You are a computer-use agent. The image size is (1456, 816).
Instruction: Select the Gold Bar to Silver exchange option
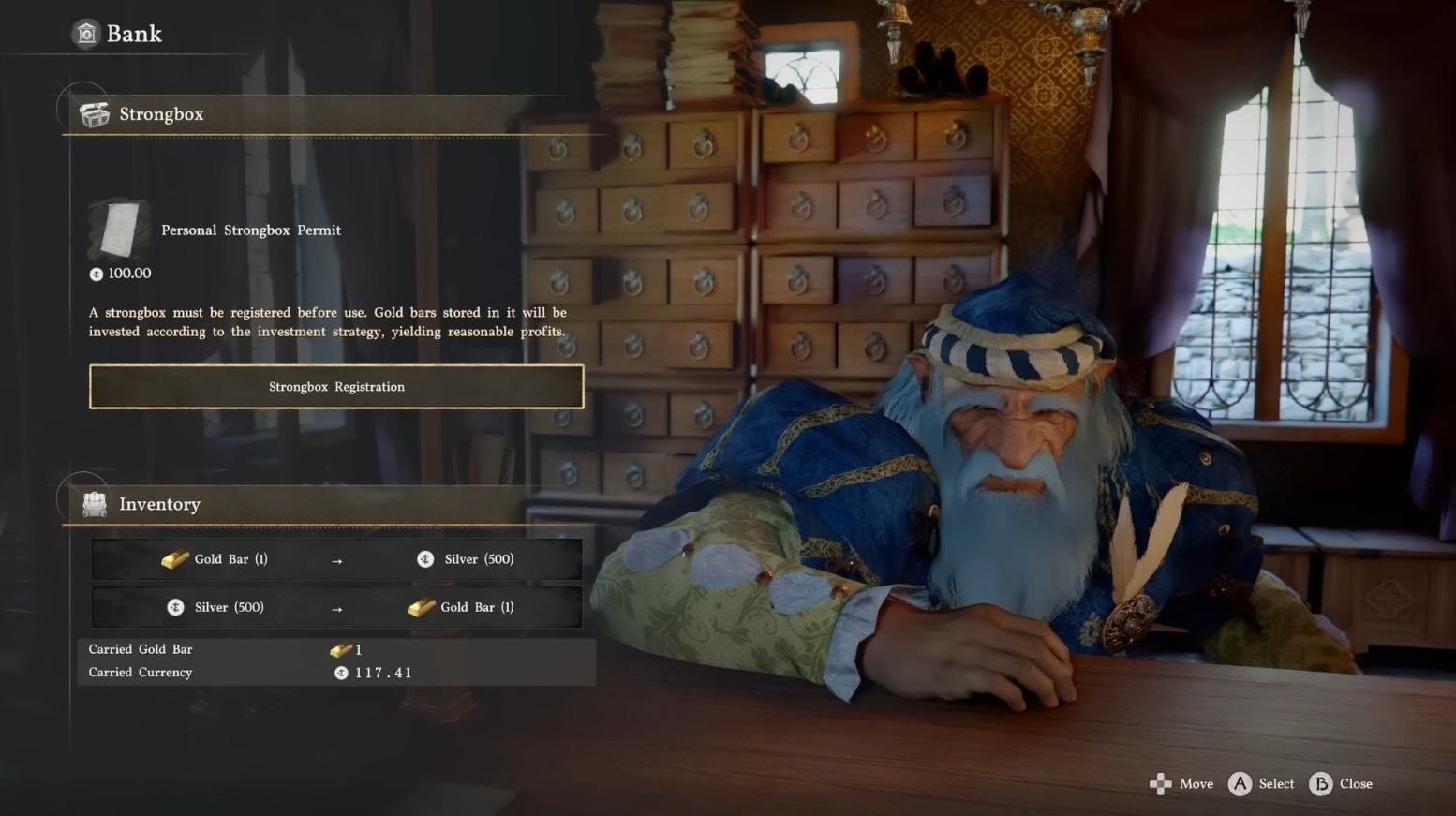click(336, 558)
